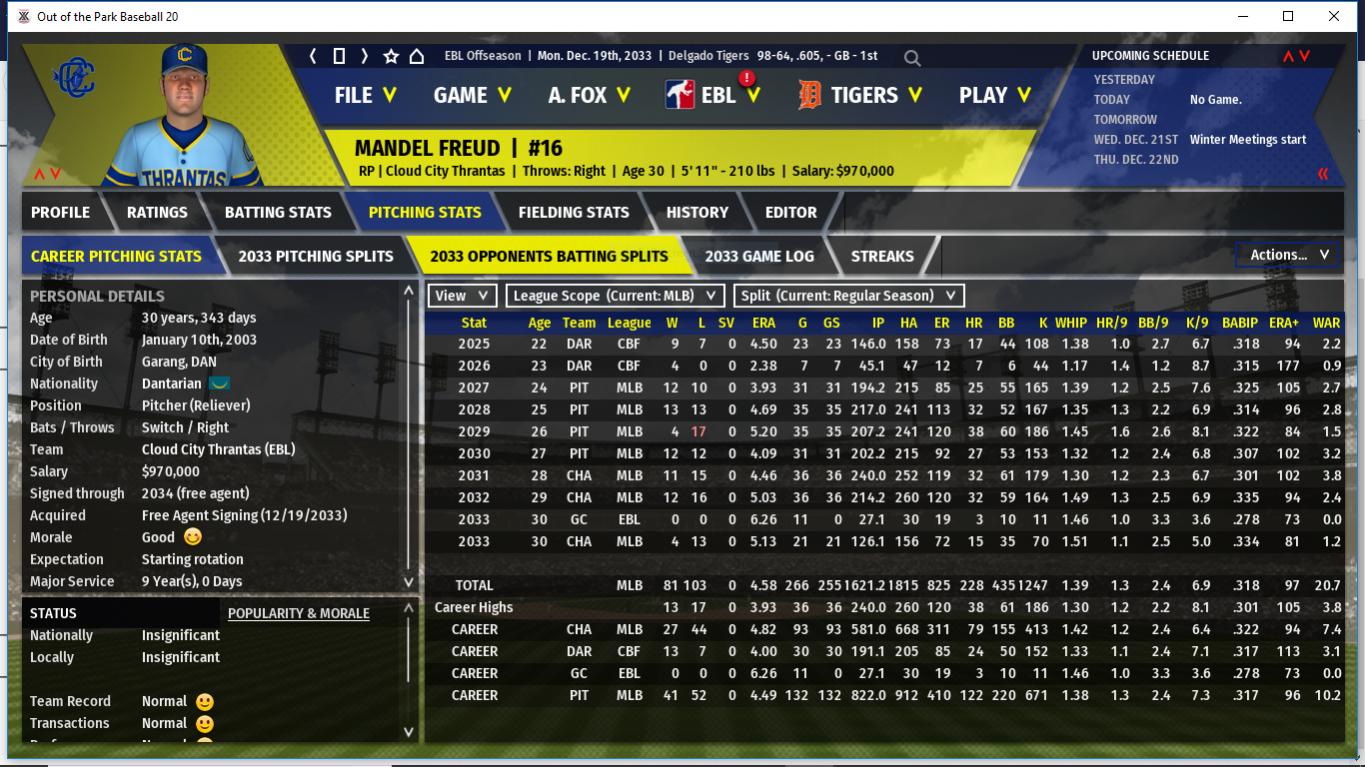Open the HISTORY tab
This screenshot has height=767, width=1365.
(697, 212)
